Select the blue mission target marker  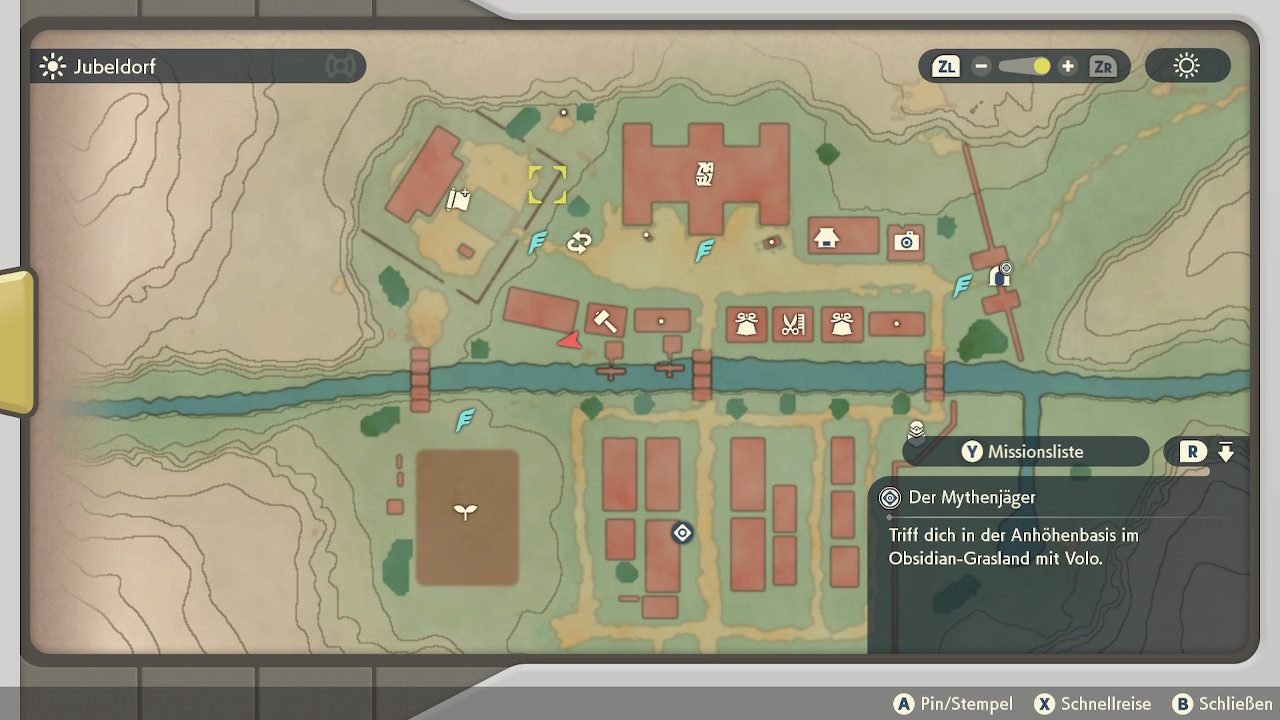pos(682,533)
